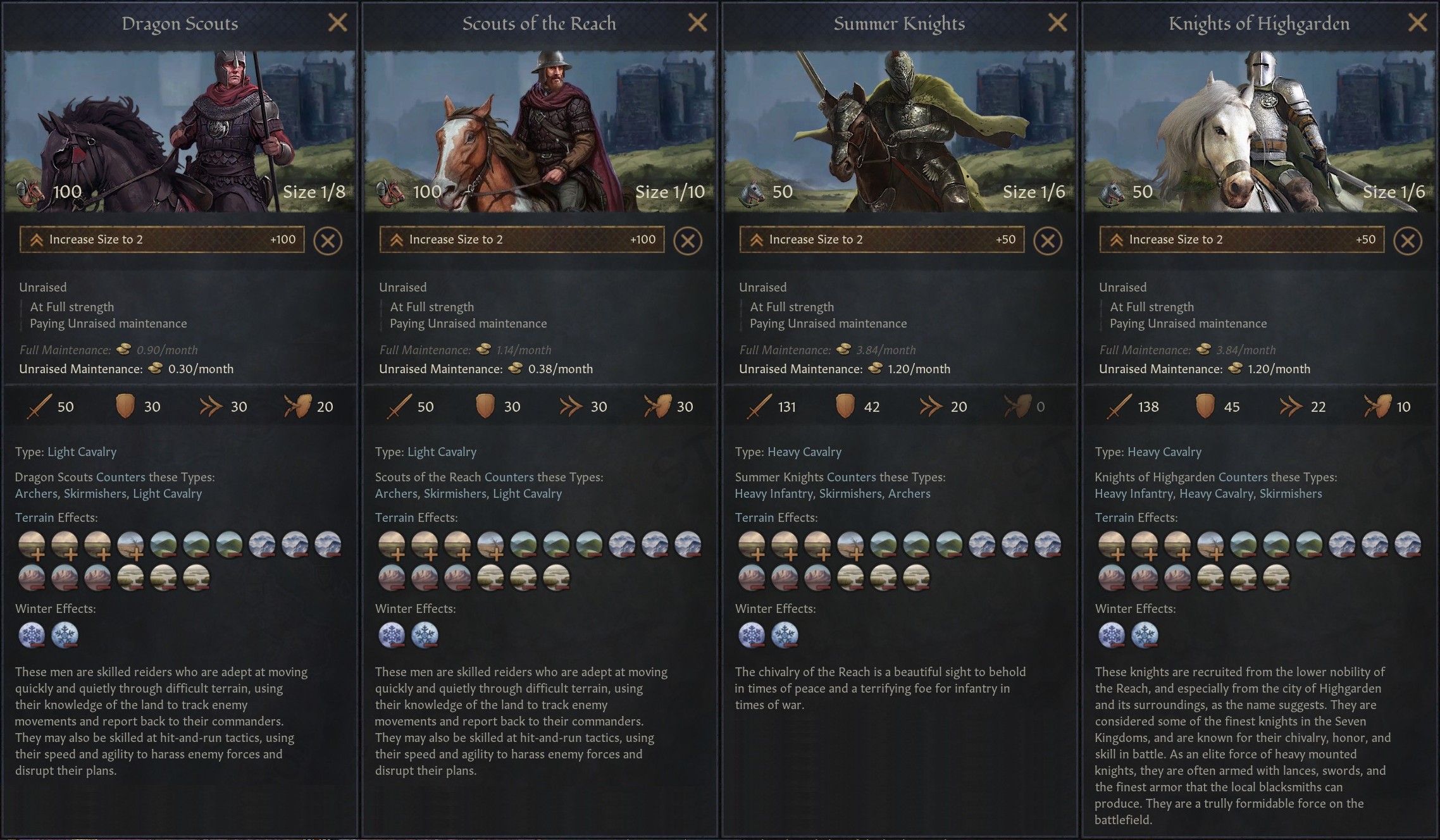Click the damage sword icon on Dragon Scouts
This screenshot has width=1440, height=840.
pos(38,406)
